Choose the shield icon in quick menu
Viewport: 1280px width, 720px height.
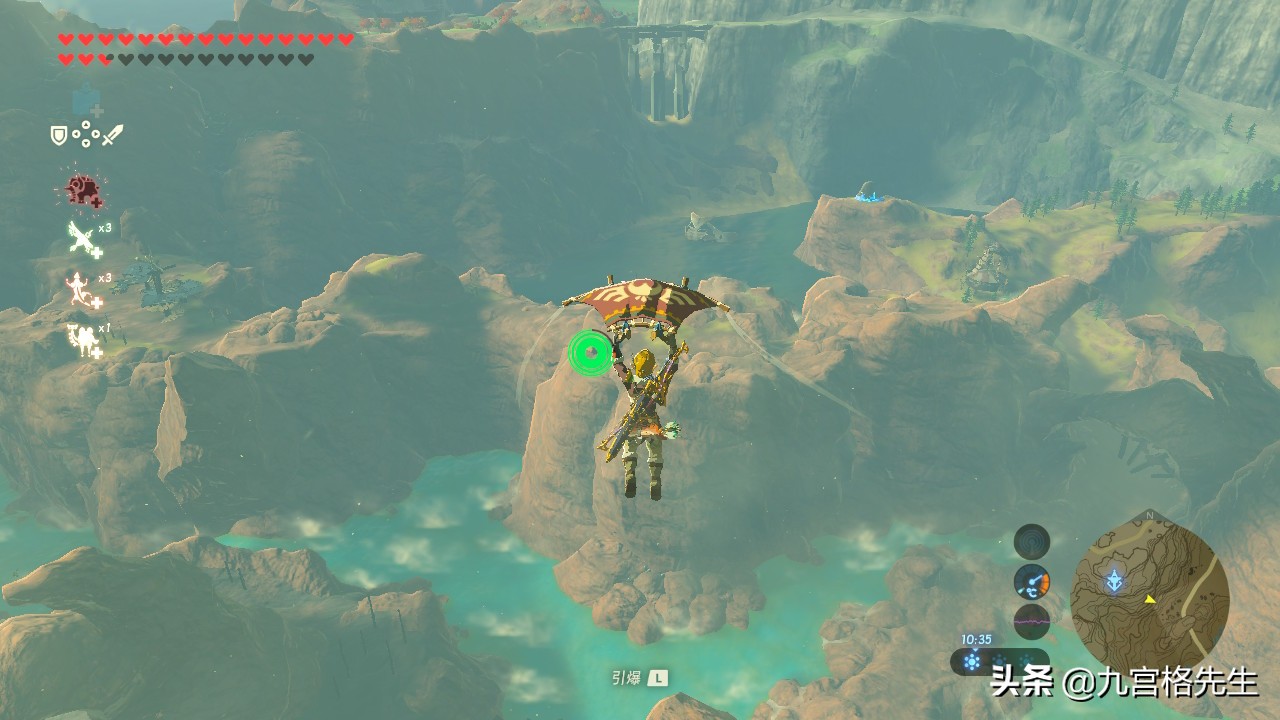pos(59,134)
